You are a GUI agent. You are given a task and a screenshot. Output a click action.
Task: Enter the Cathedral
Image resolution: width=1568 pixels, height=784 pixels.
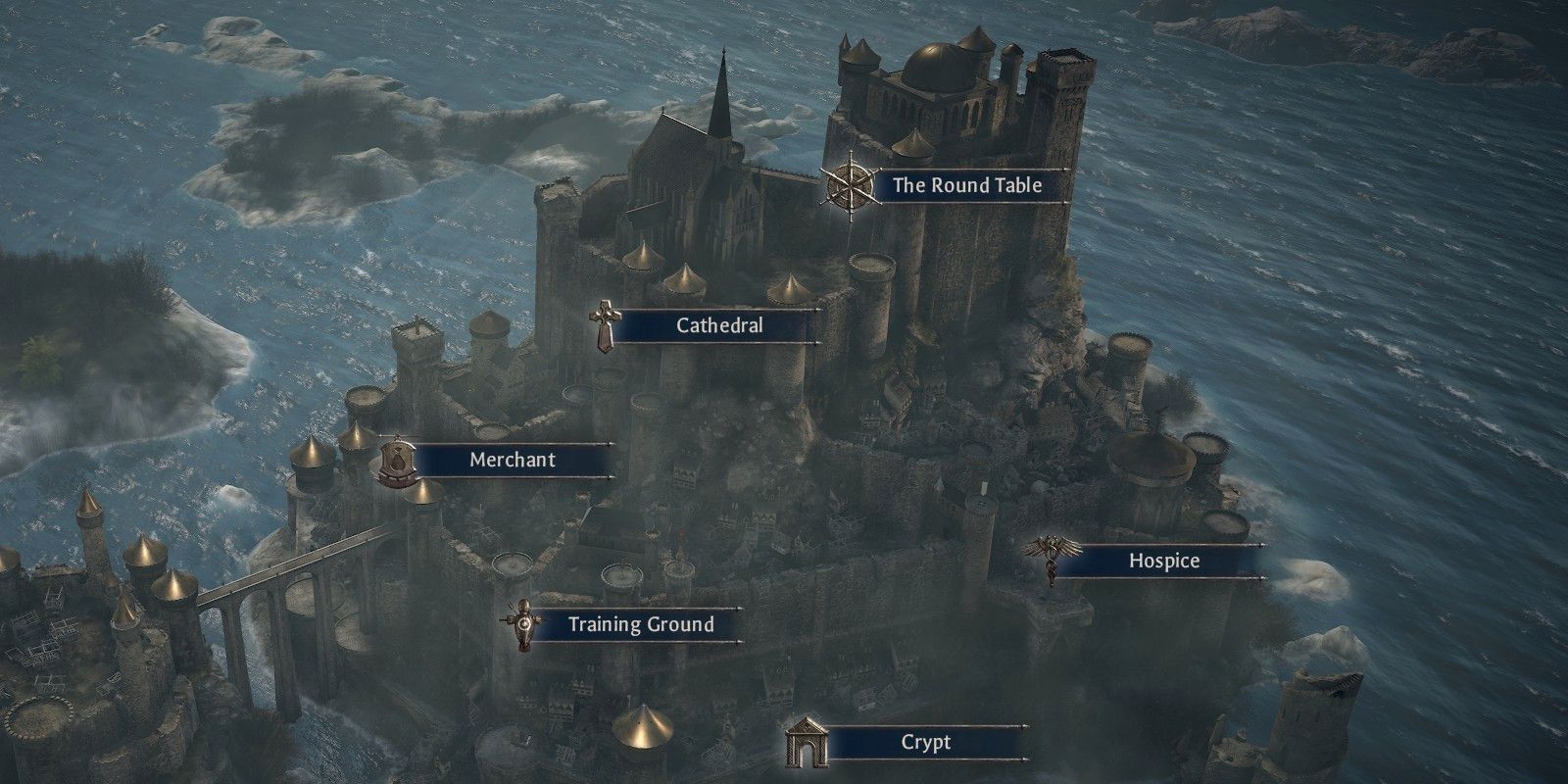(718, 326)
